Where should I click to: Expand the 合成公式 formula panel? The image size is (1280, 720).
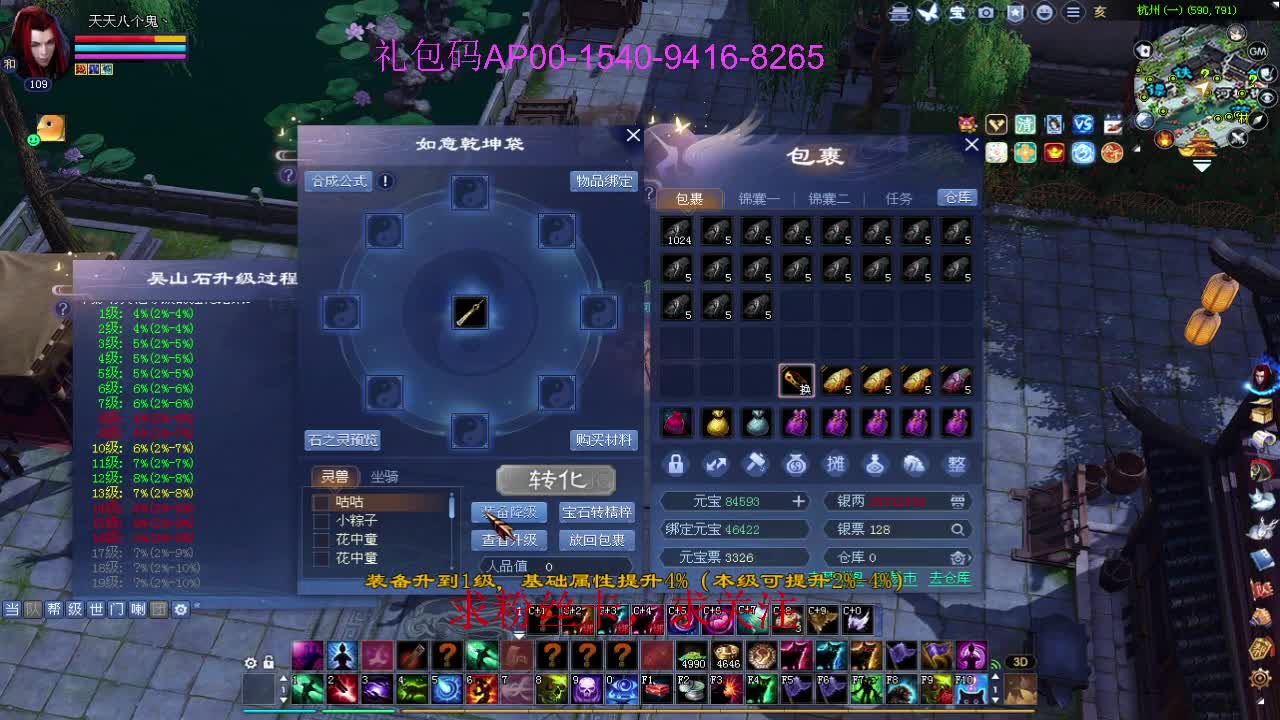(338, 181)
